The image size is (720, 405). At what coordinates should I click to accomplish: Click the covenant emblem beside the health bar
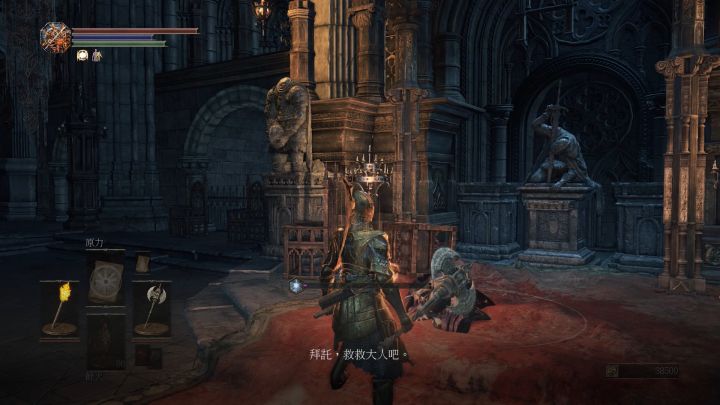(x=55, y=37)
